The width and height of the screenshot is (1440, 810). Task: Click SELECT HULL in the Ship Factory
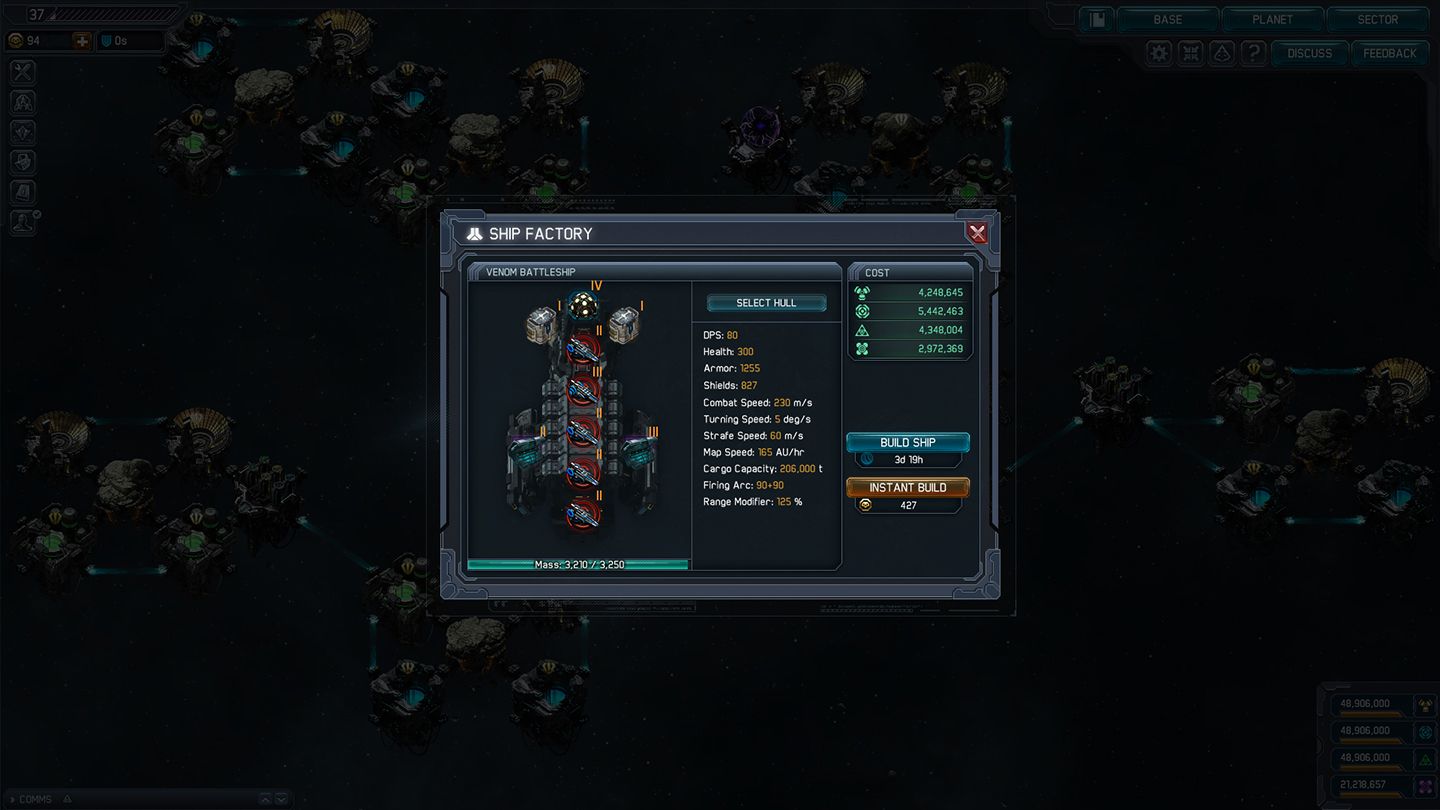766,301
